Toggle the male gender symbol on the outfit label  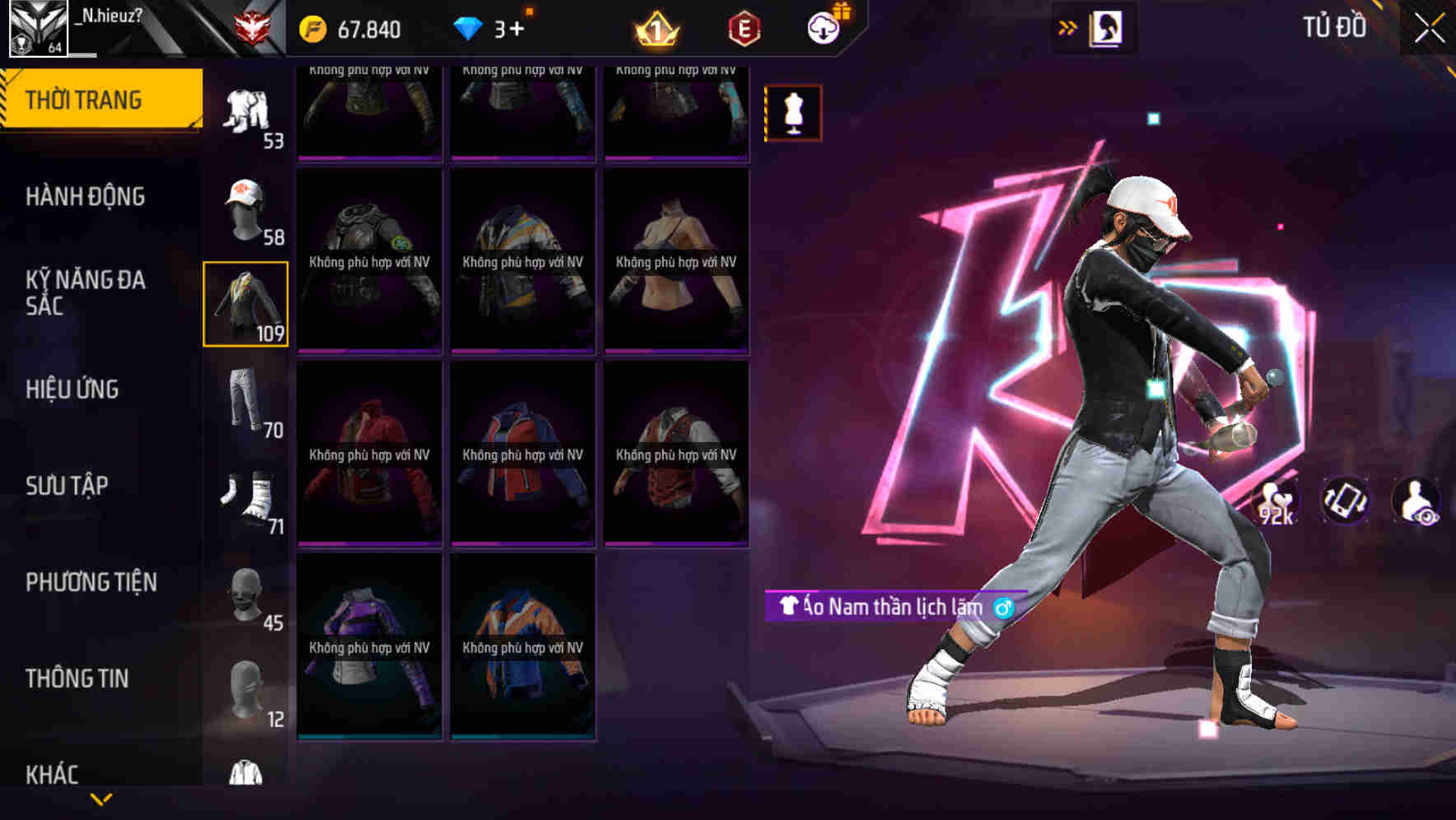[1001, 608]
